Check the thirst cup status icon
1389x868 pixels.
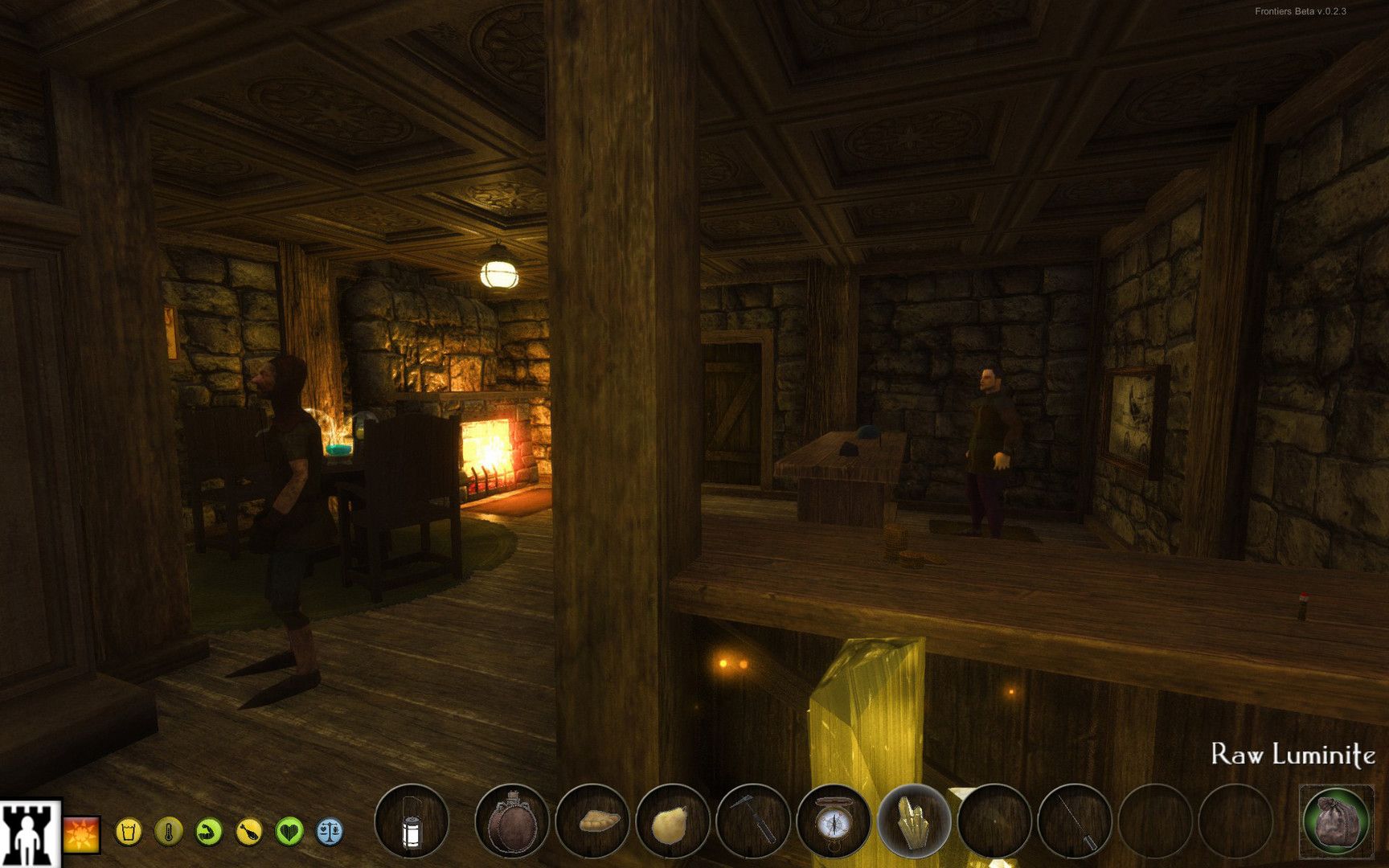coord(129,831)
